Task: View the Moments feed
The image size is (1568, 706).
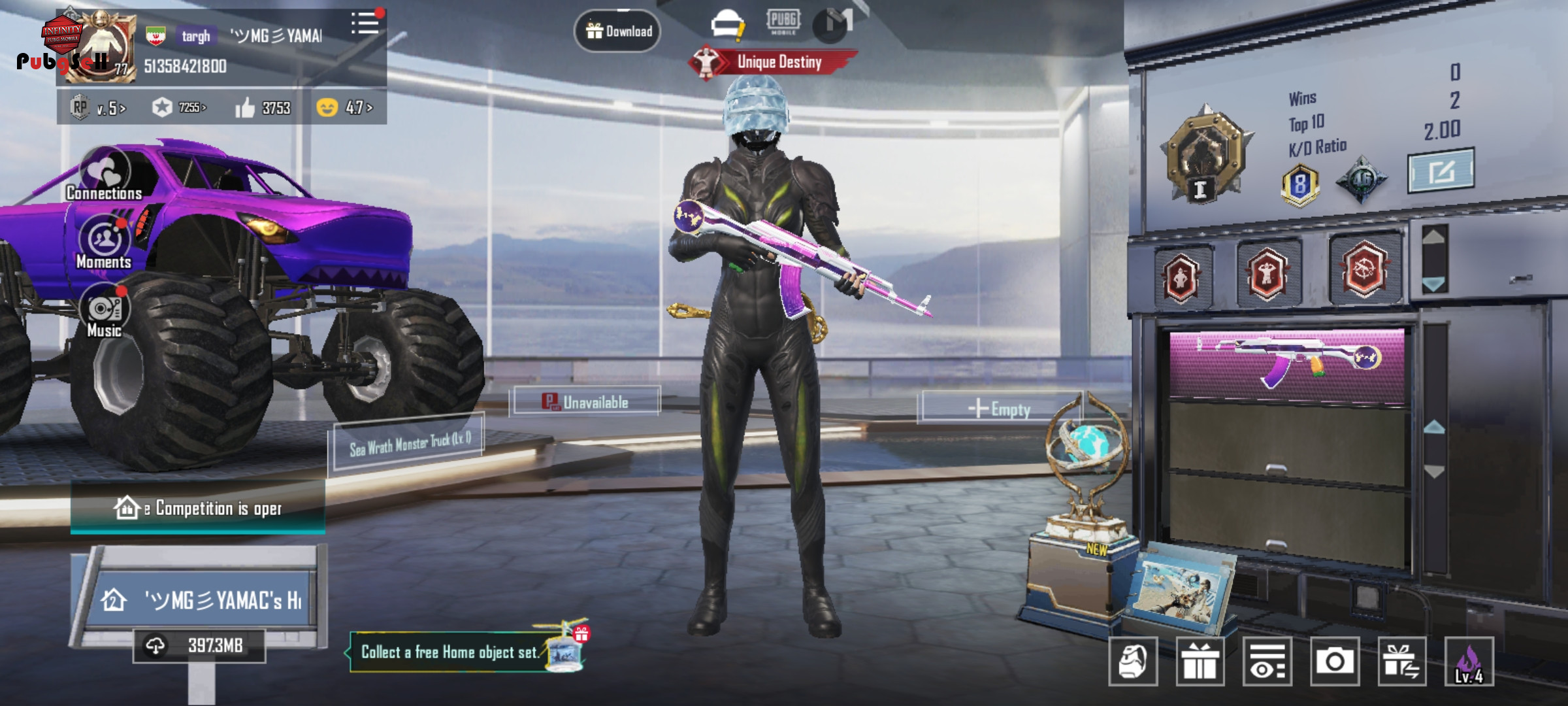Action: click(104, 243)
